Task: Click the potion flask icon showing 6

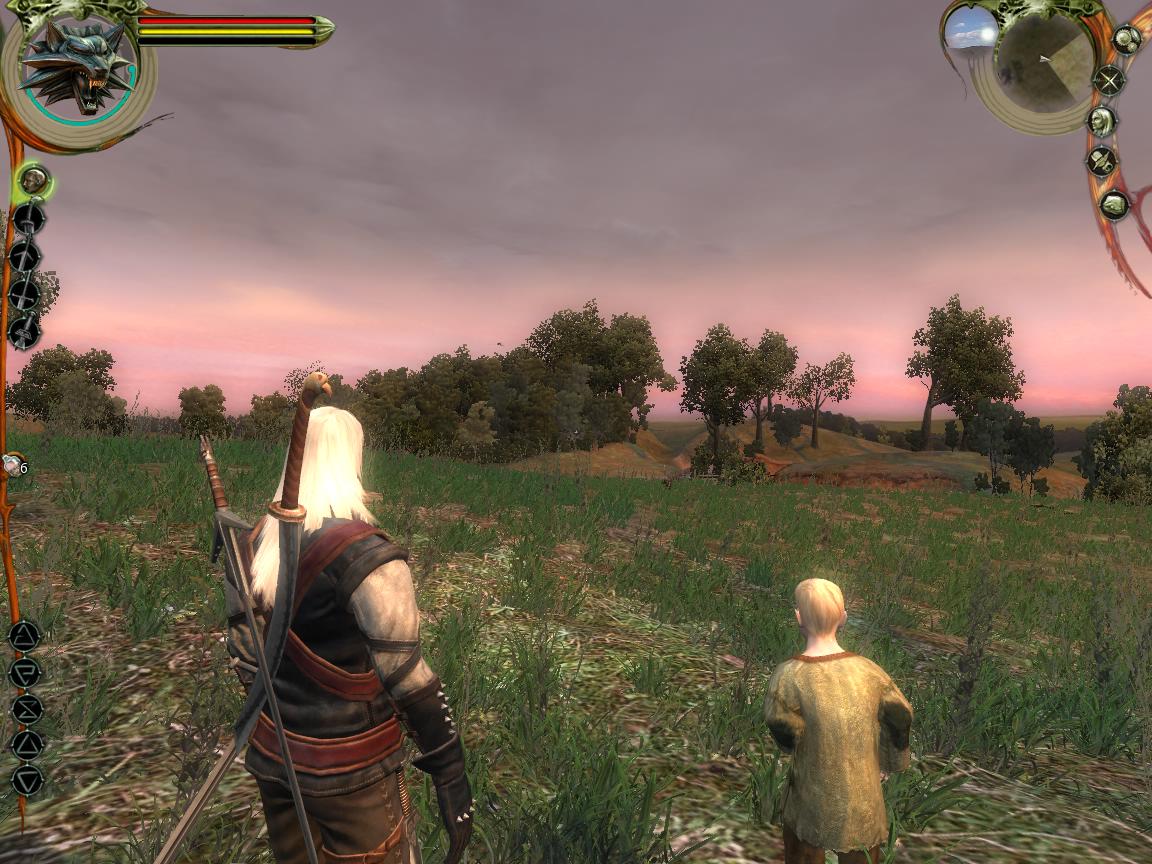Action: pyautogui.click(x=13, y=464)
